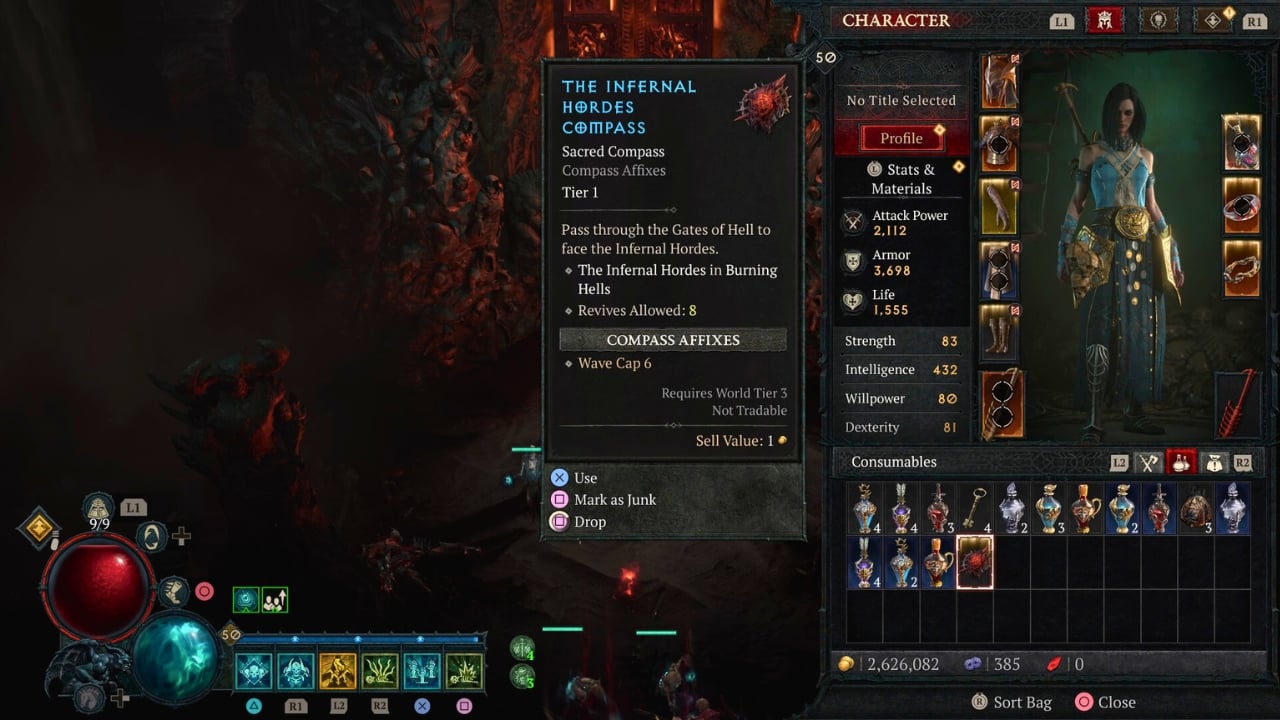Open the No Title Selected dropdown
Screen dimensions: 1280x720
[x=901, y=100]
